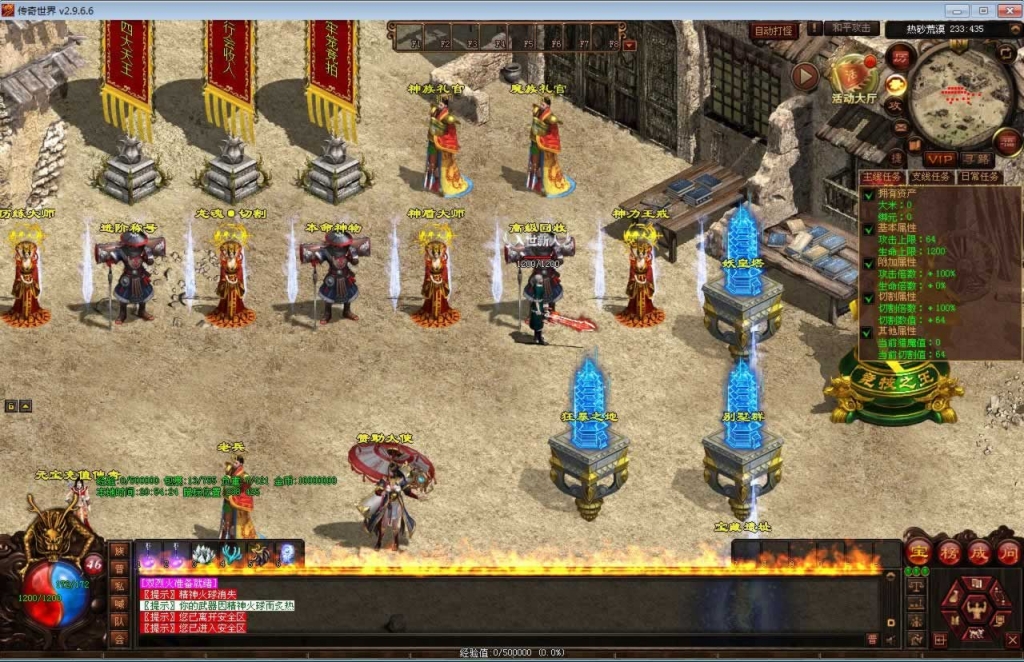Open the mail envelope icon
Screen dimensions: 1024x662
(900, 129)
